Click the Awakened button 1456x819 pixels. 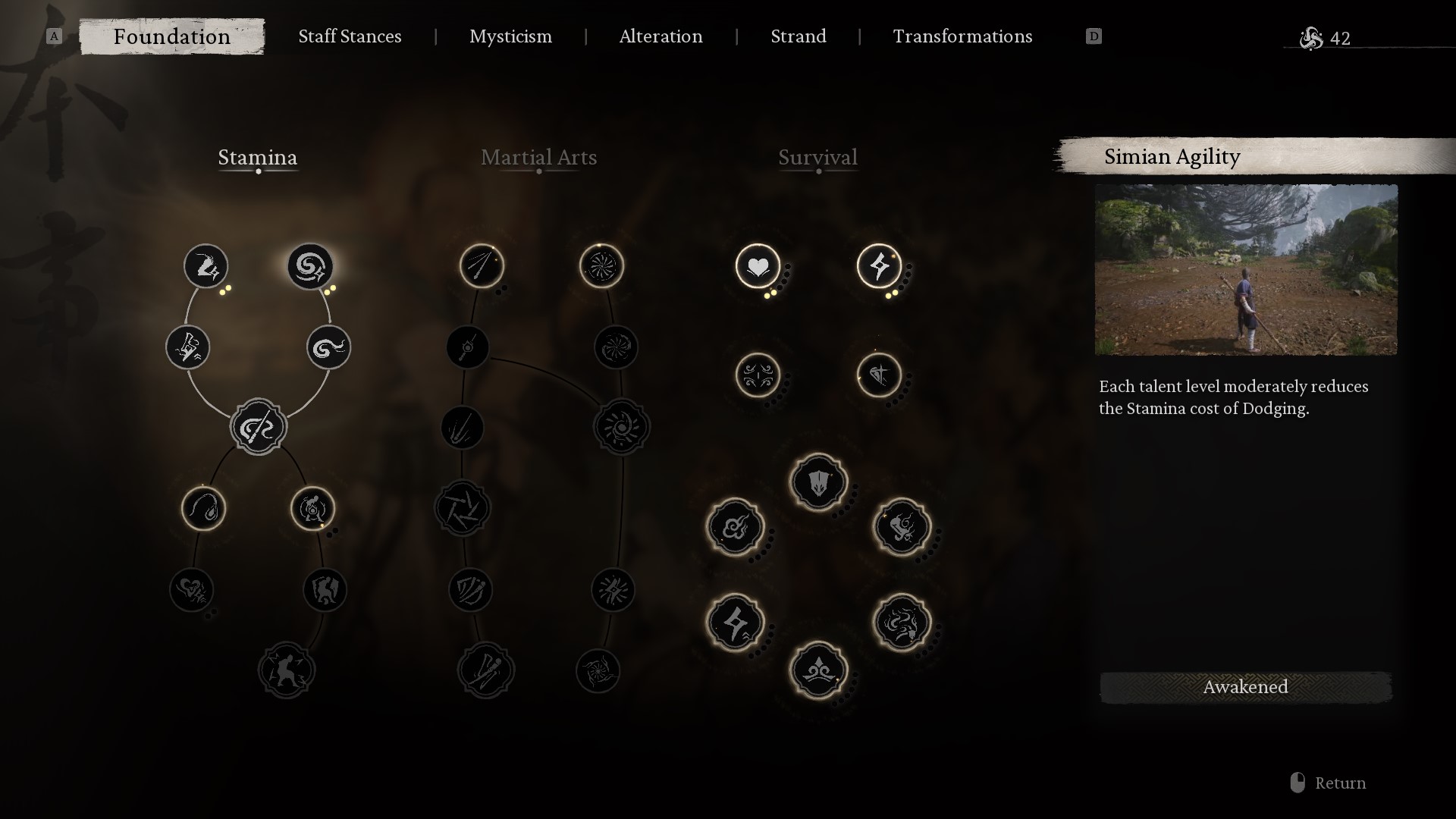click(x=1245, y=687)
